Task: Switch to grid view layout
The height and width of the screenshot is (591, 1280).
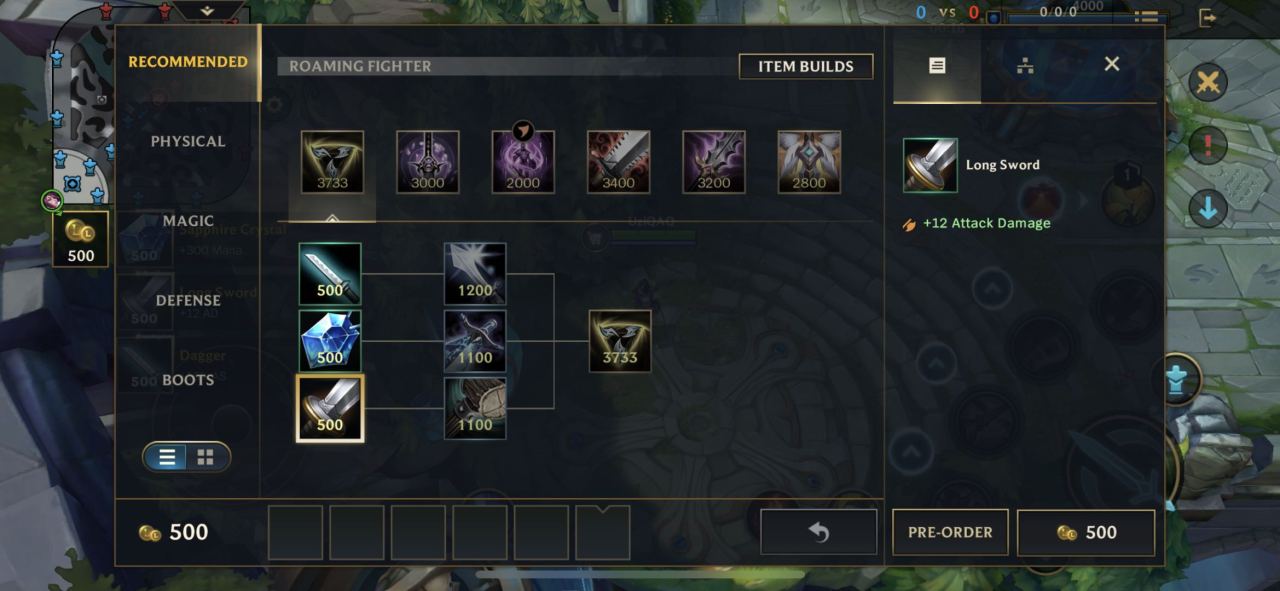Action: pyautogui.click(x=206, y=457)
